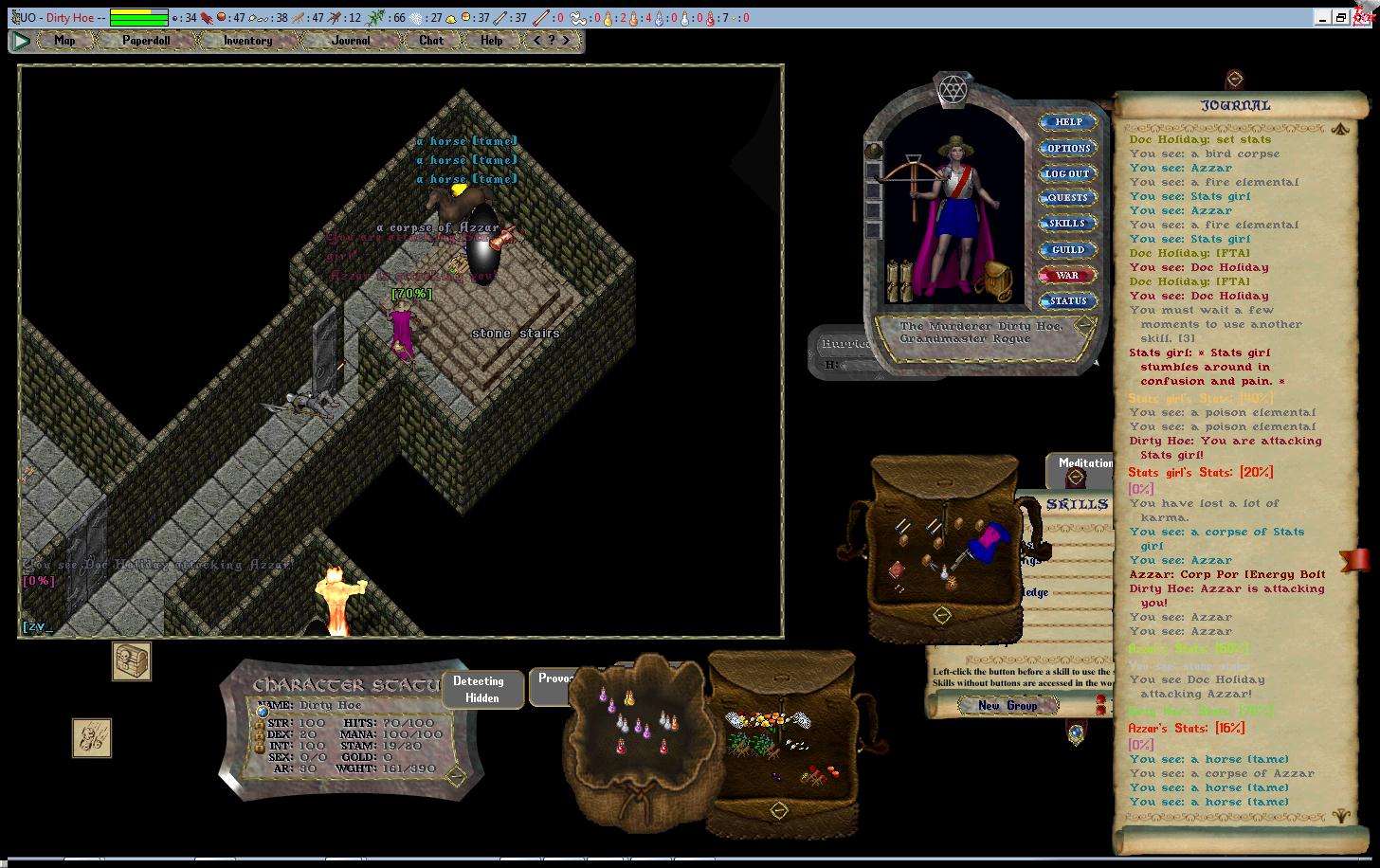Open the GUILD button

(x=1068, y=250)
